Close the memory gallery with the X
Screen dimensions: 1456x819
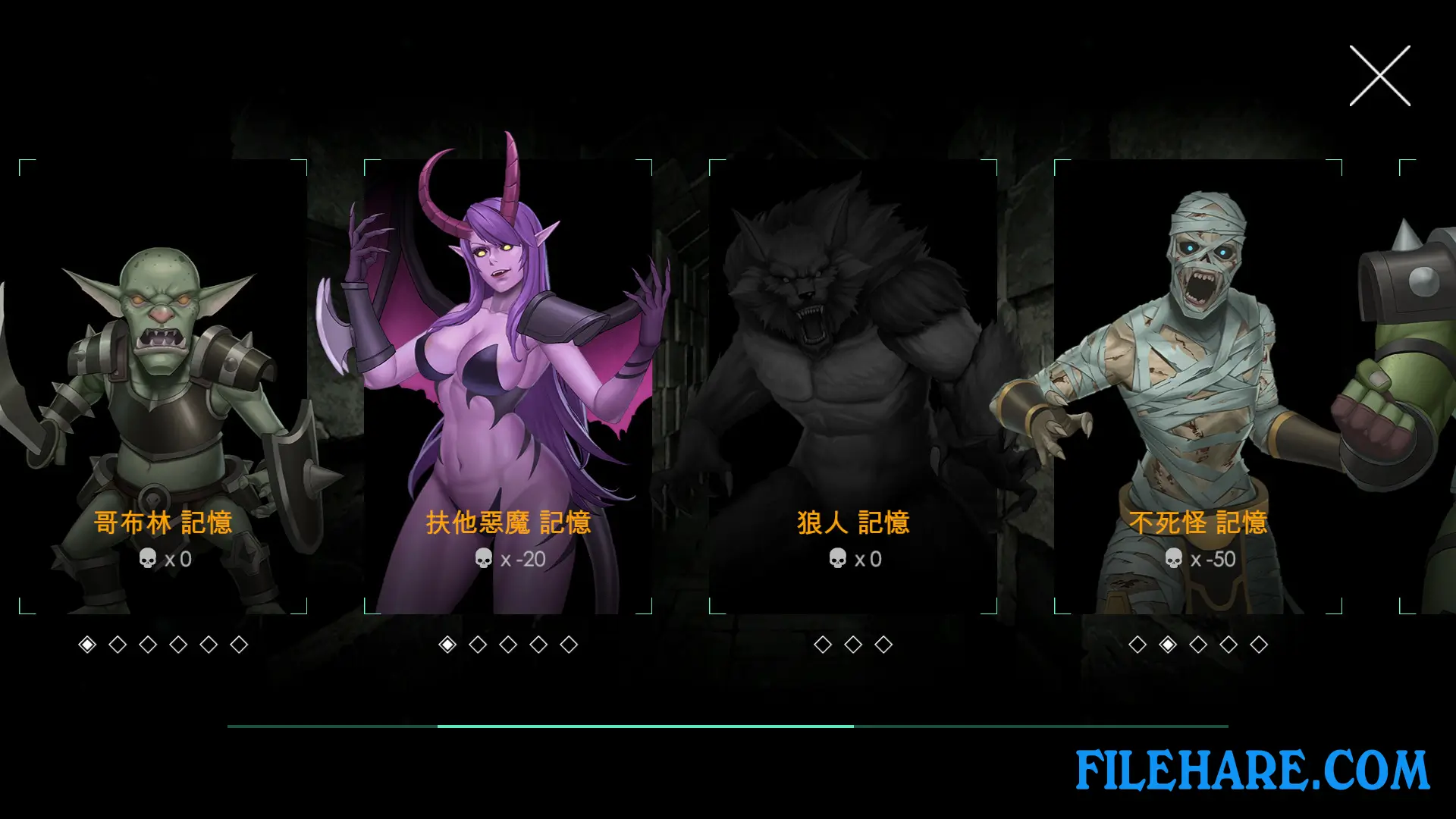pos(1382,76)
